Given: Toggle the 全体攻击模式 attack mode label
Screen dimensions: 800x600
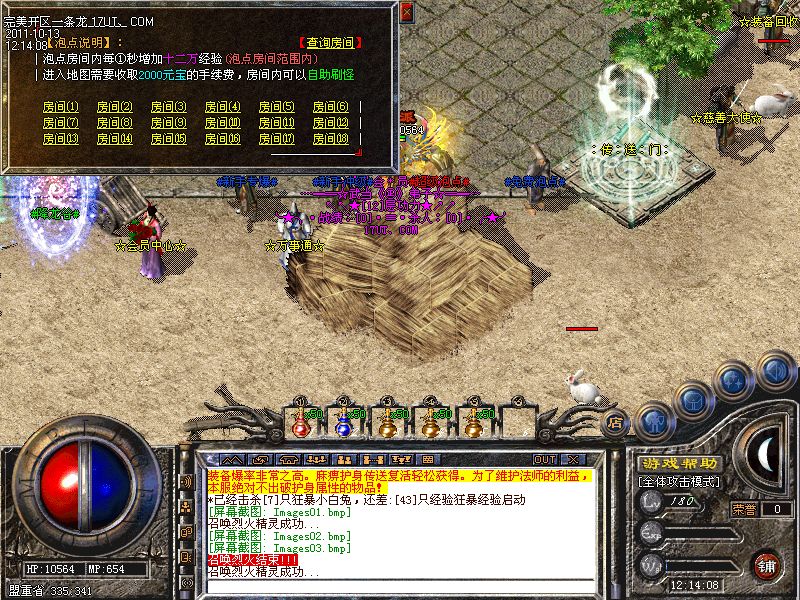Looking at the screenshot, I should 678,482.
